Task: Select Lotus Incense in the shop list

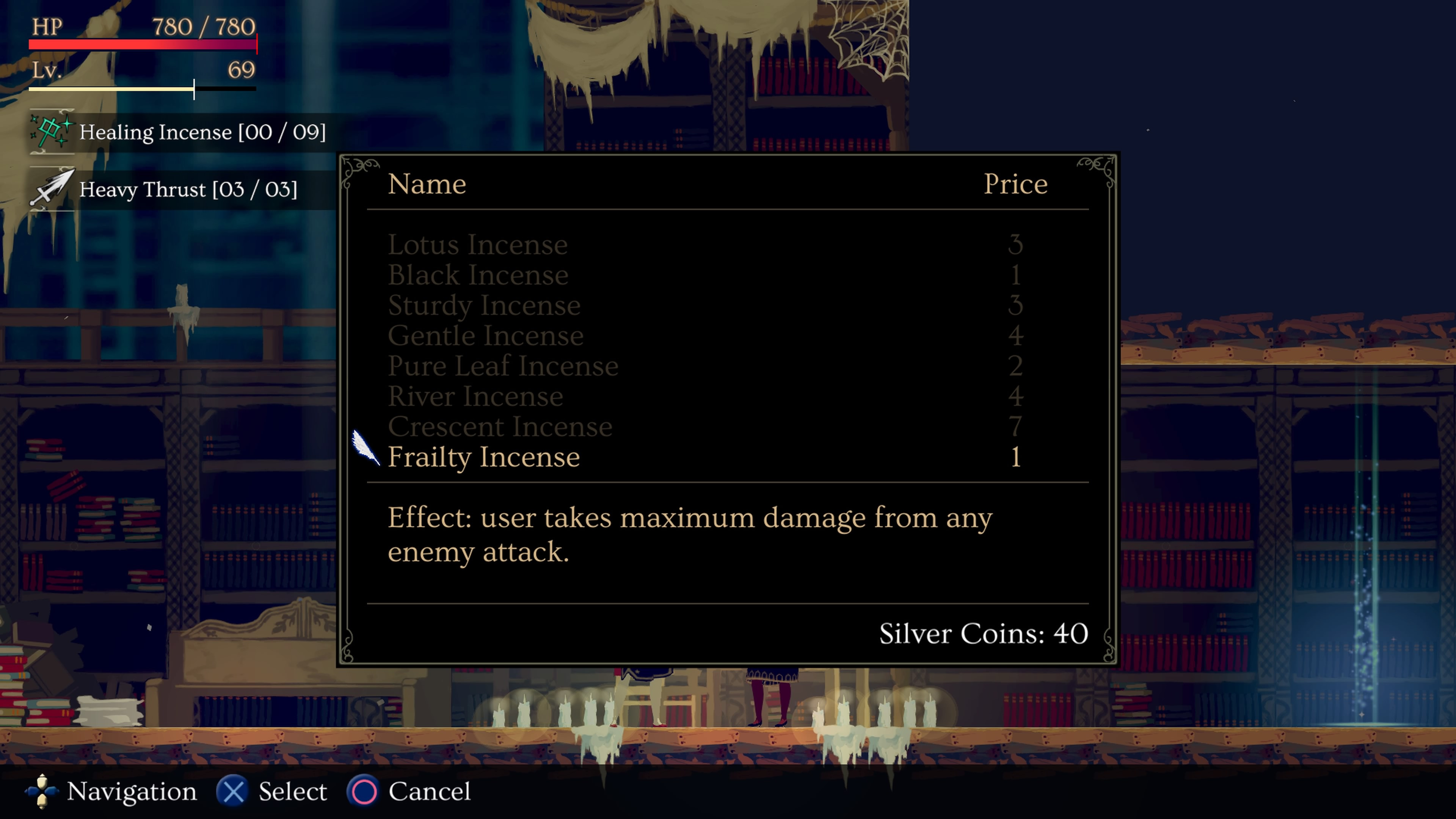Action: click(x=478, y=245)
